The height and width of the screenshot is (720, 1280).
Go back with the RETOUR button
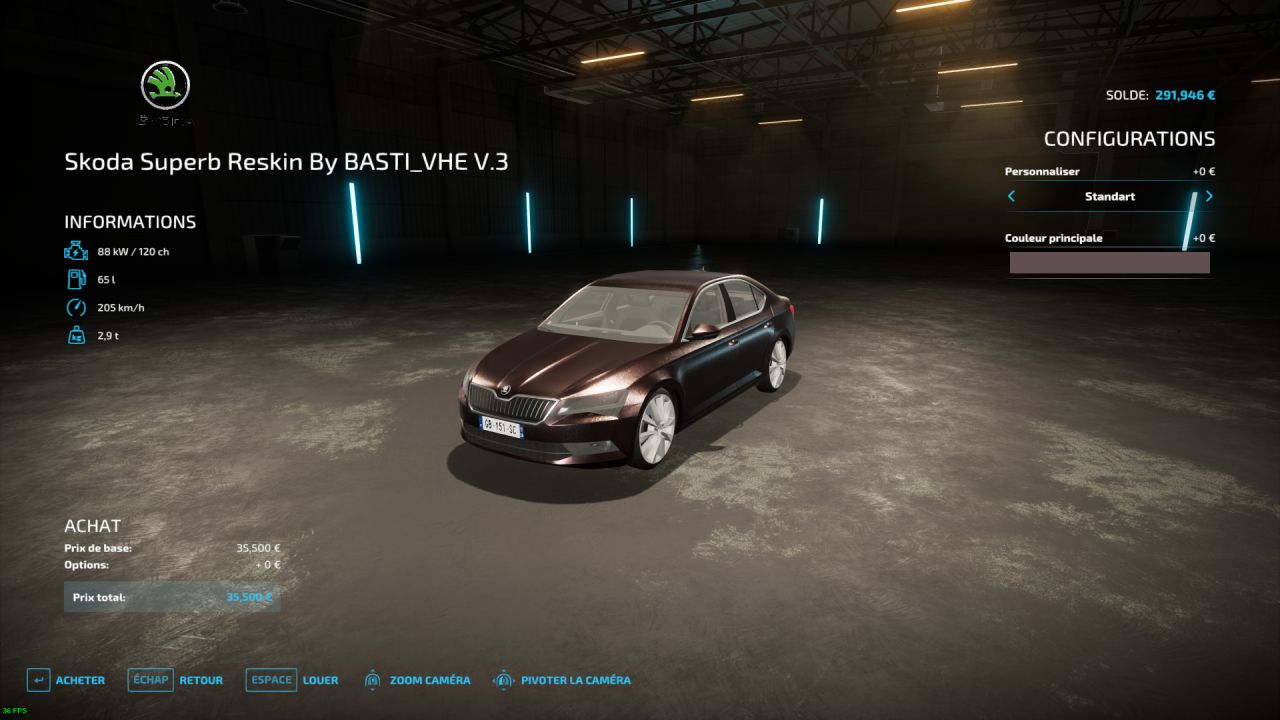coord(176,680)
